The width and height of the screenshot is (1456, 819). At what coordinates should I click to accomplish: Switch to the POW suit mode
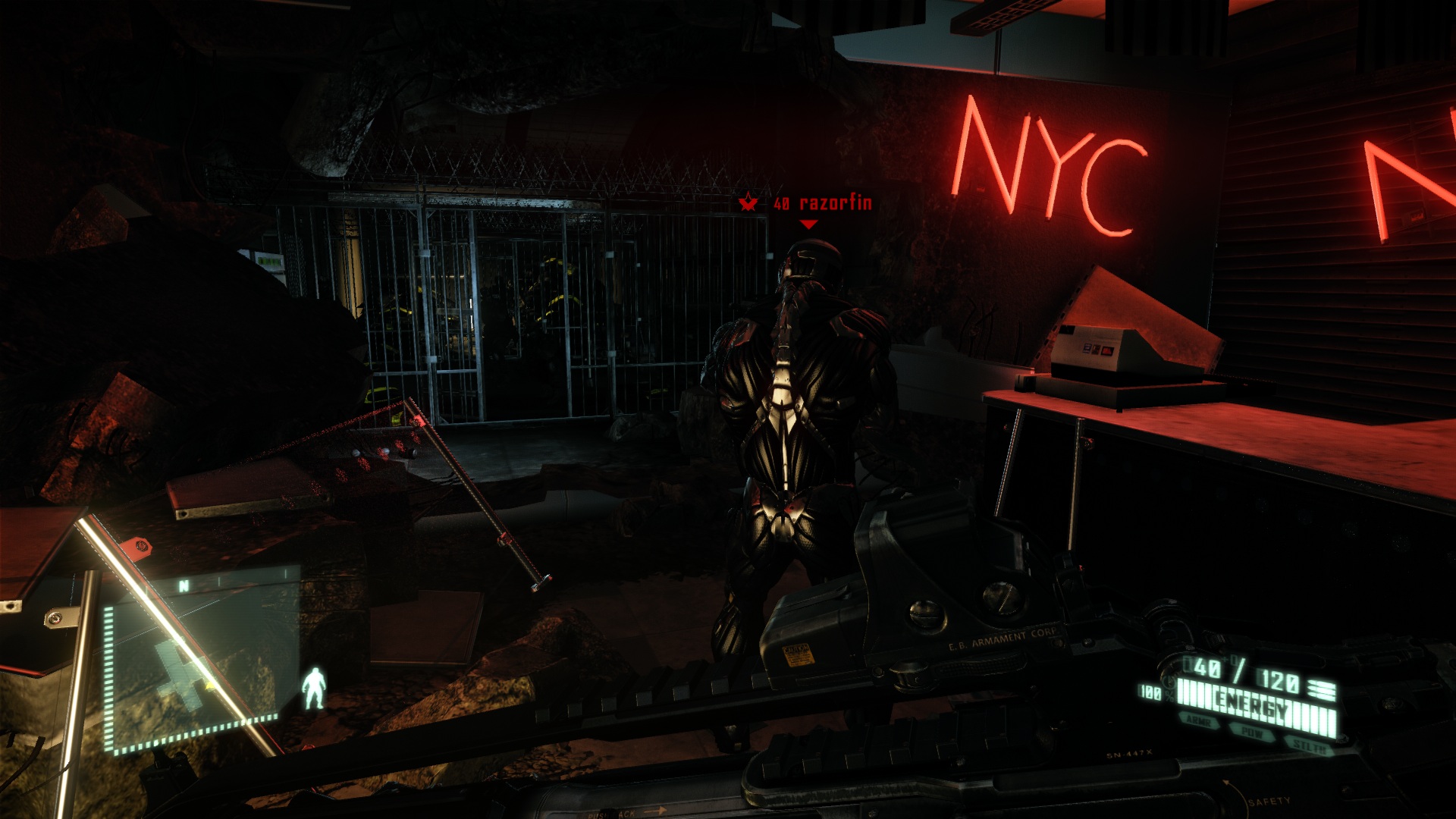point(1252,733)
